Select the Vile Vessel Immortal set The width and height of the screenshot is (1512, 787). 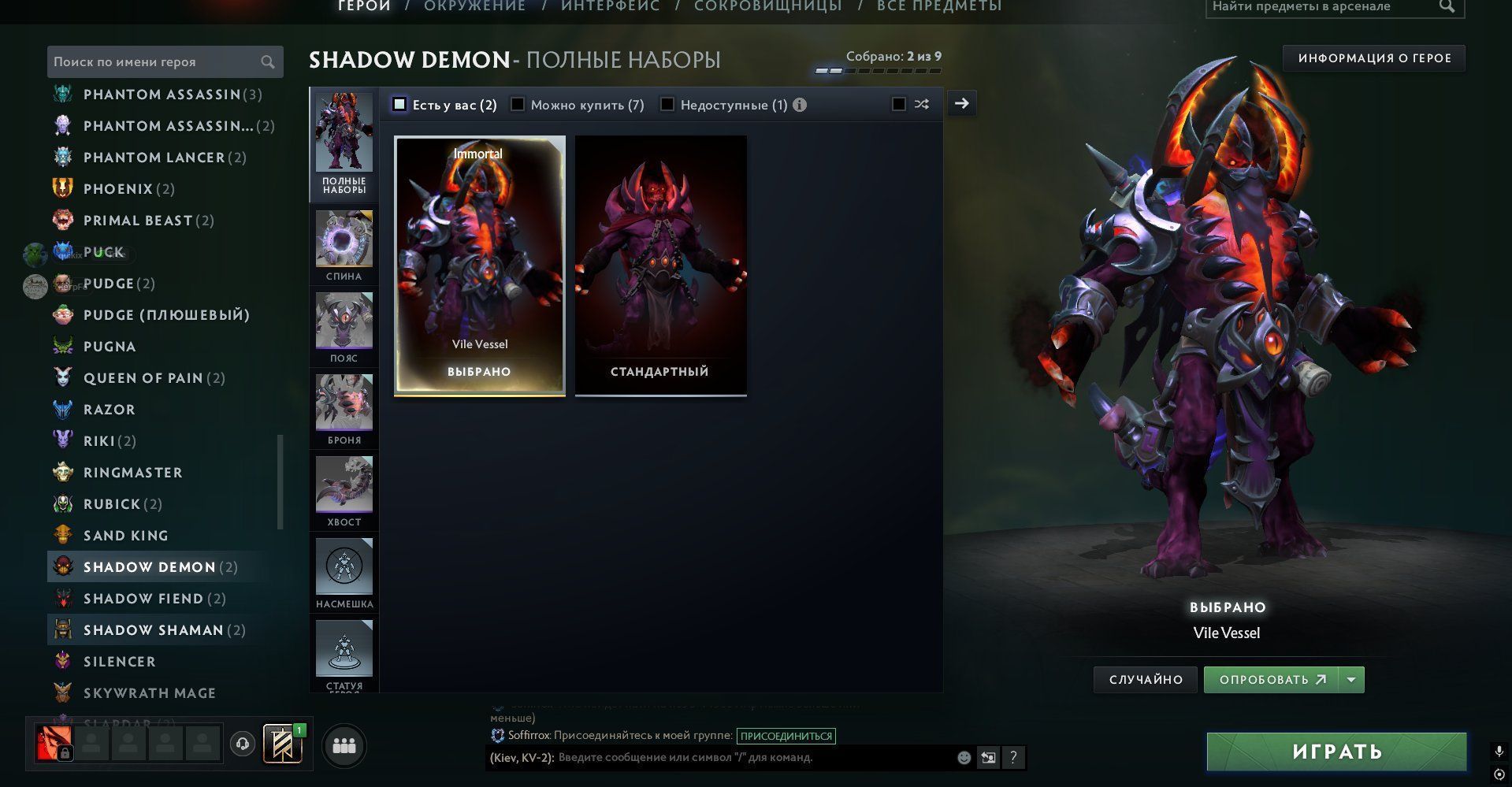pyautogui.click(x=479, y=265)
